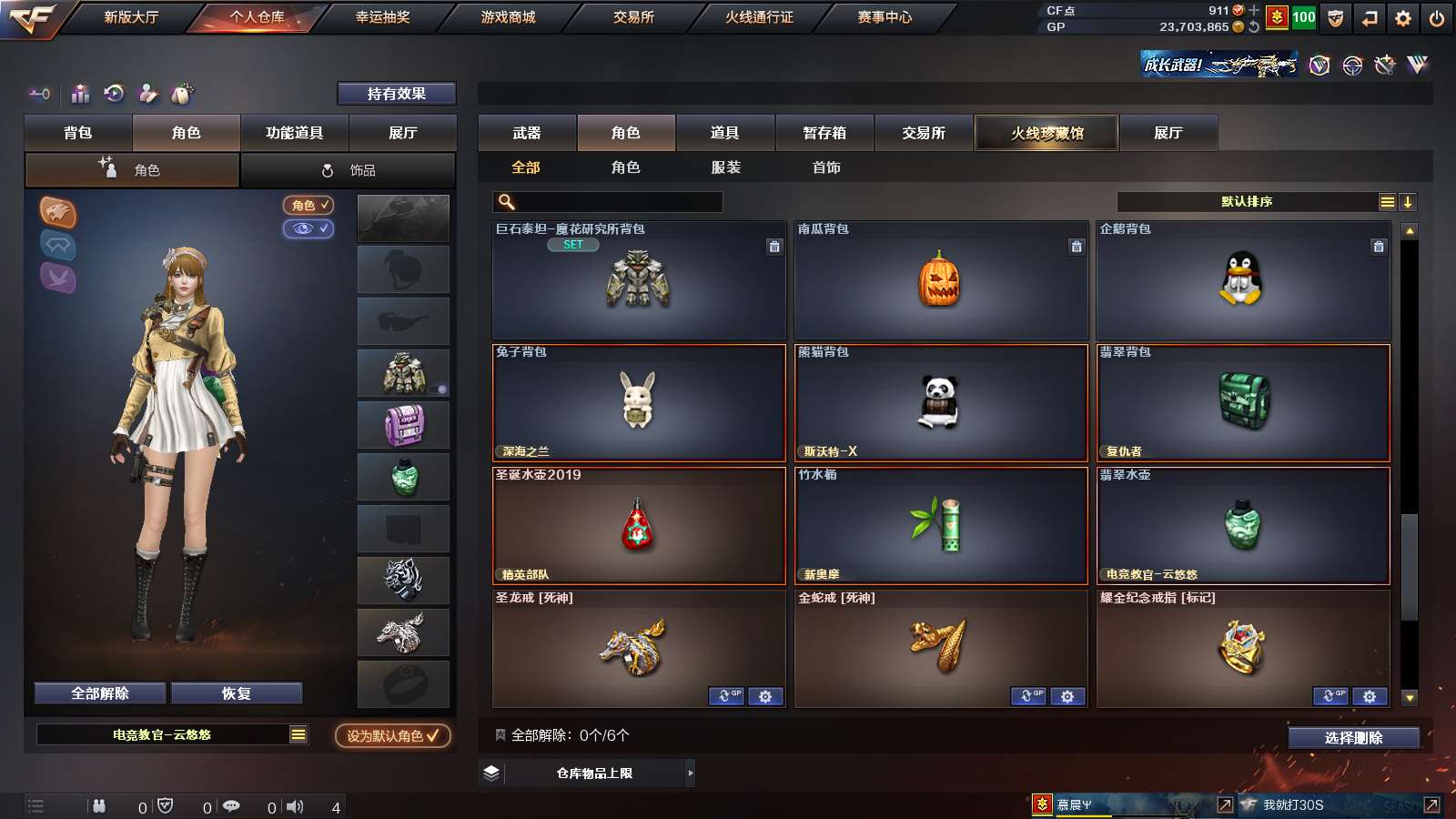Switch to the 武器 weapons tab
Image resolution: width=1456 pixels, height=819 pixels.
point(527,133)
